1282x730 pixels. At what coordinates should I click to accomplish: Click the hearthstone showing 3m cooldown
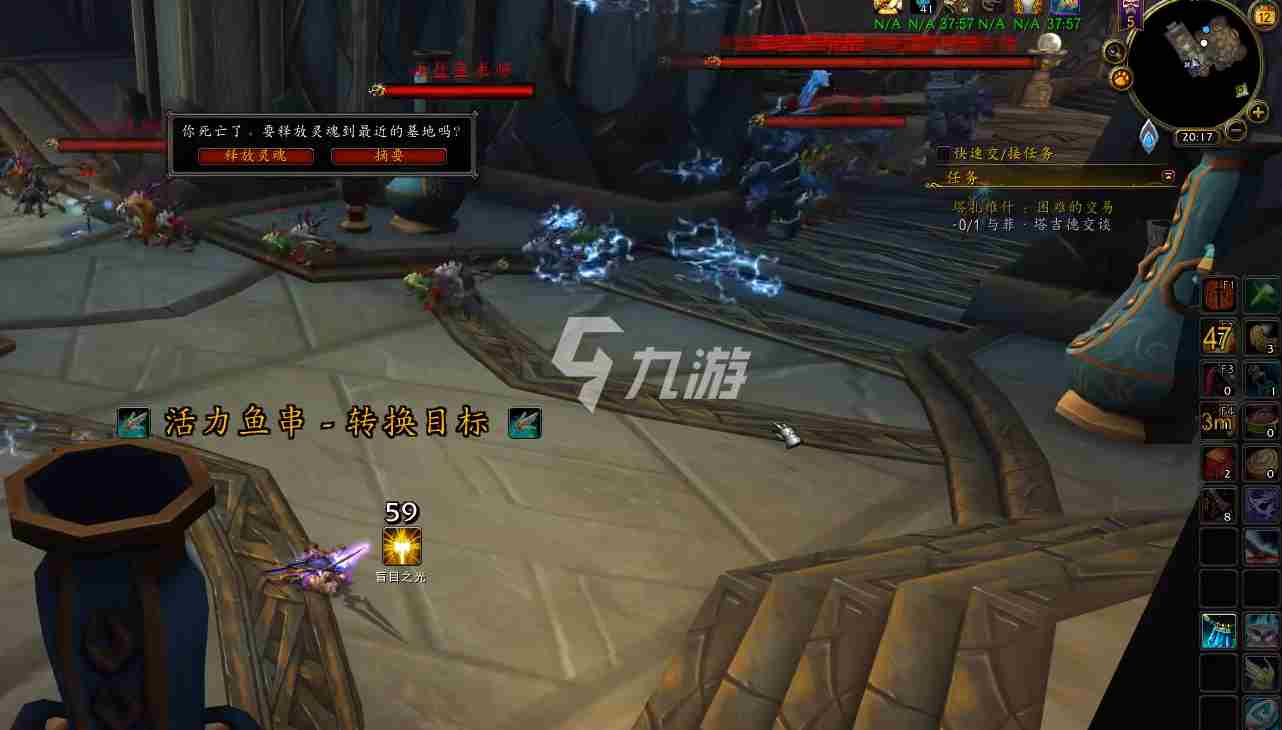click(1218, 421)
